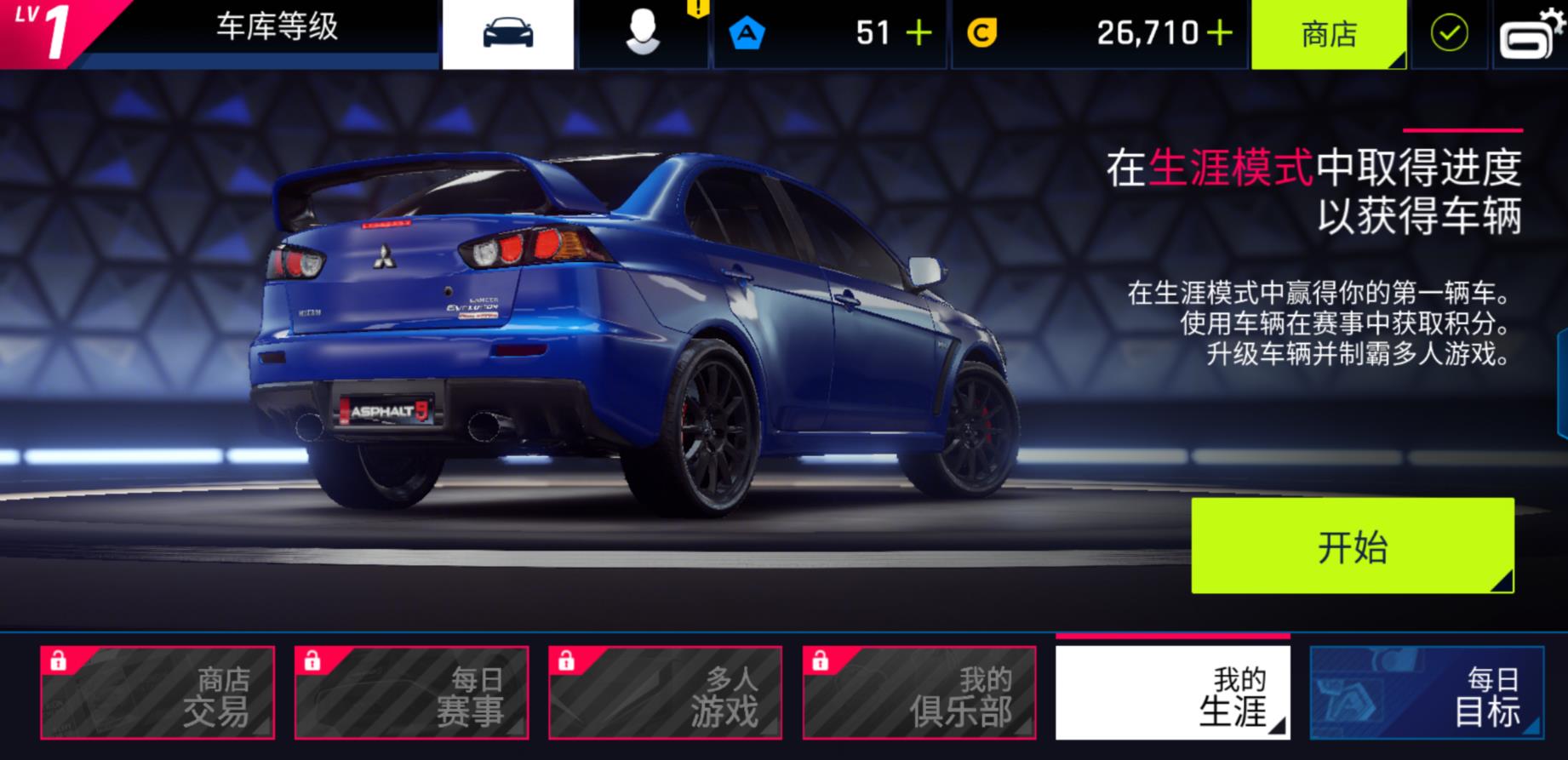
Task: Select locked 我的俱乐部 club tile
Action: tap(918, 692)
